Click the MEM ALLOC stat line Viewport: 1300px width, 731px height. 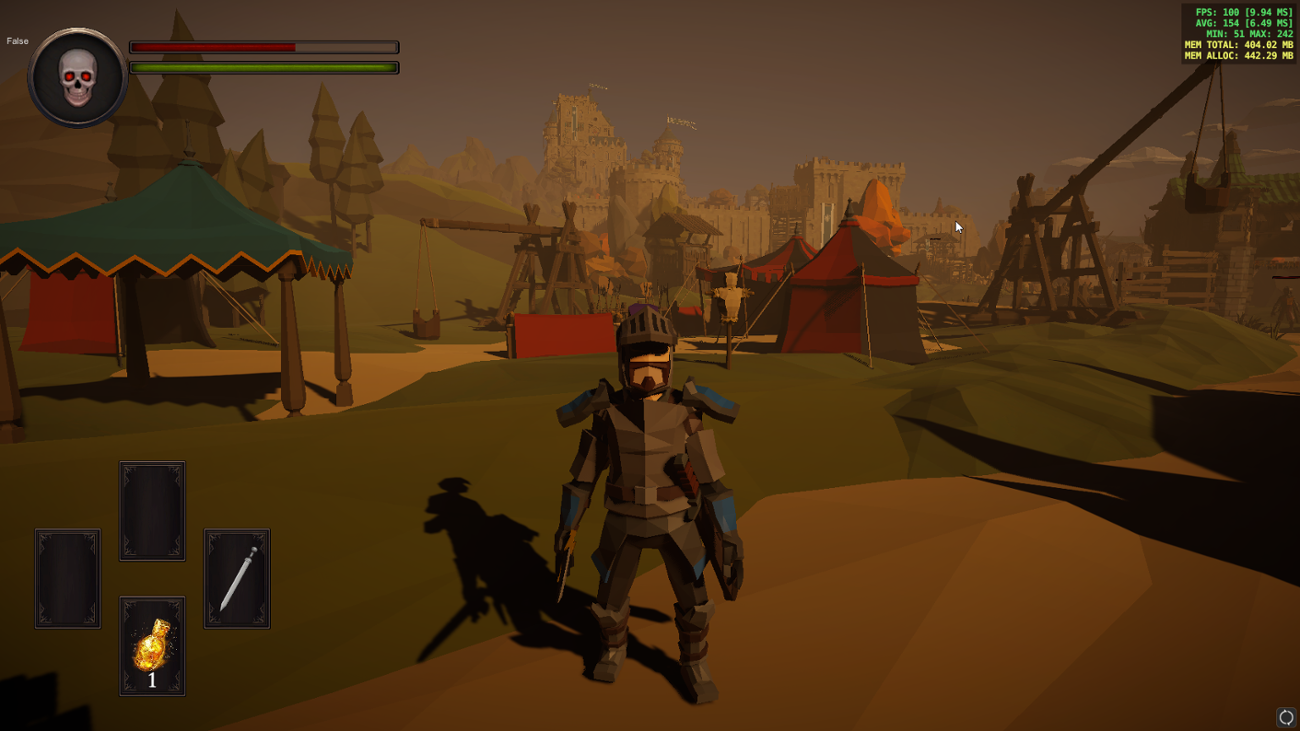click(1238, 55)
